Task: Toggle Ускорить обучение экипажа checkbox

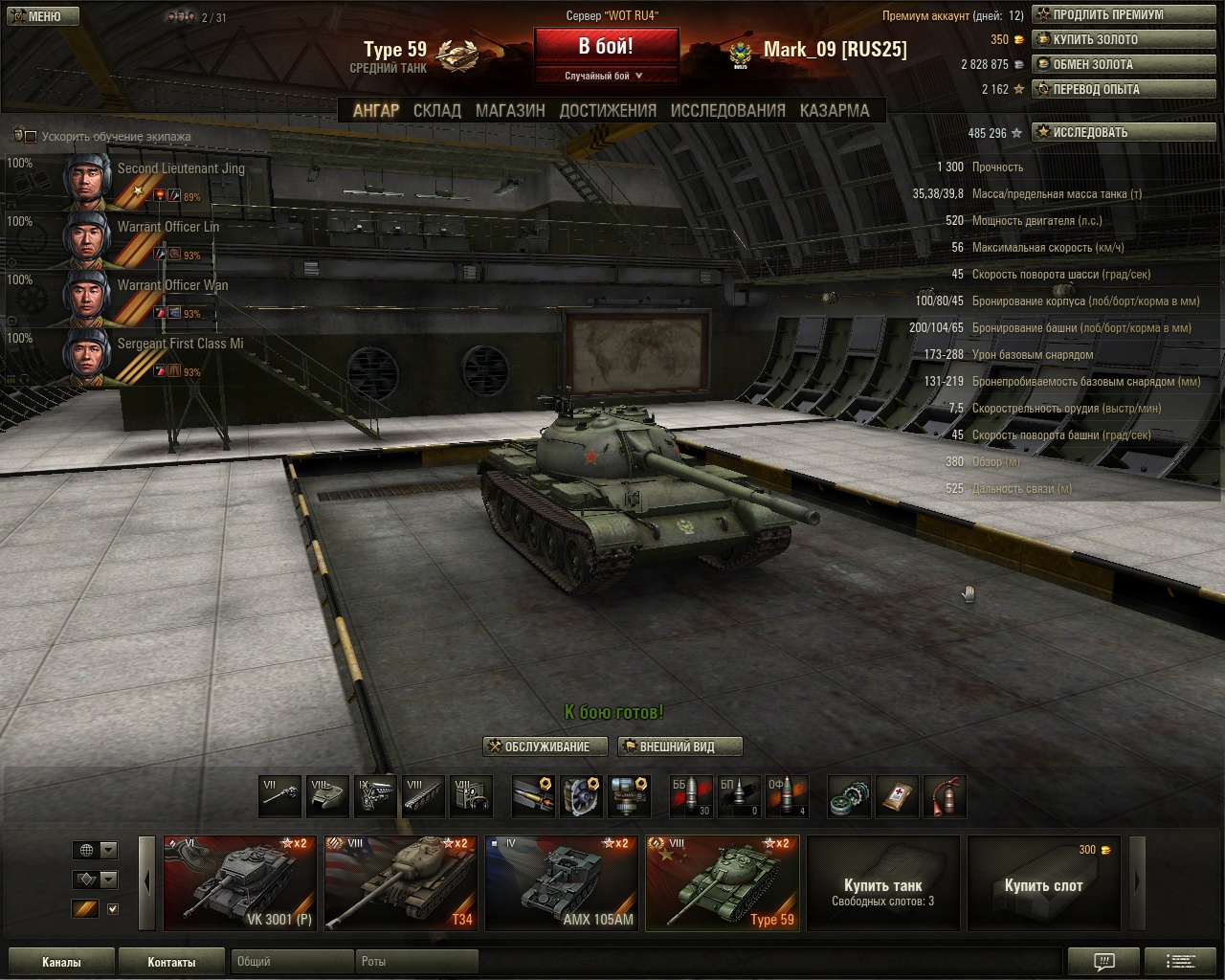Action: click(31, 137)
